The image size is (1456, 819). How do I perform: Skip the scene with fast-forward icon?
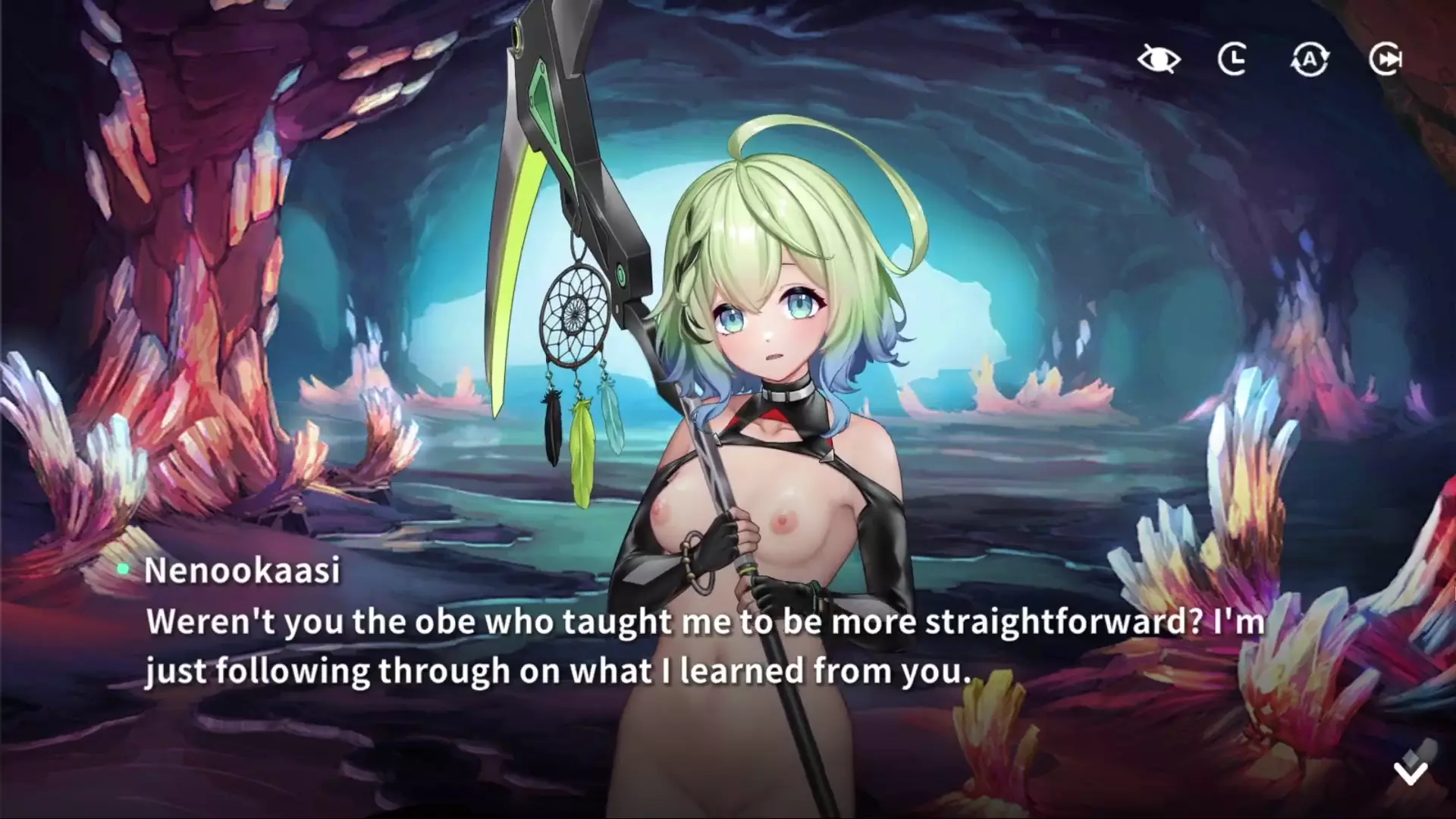(1385, 59)
